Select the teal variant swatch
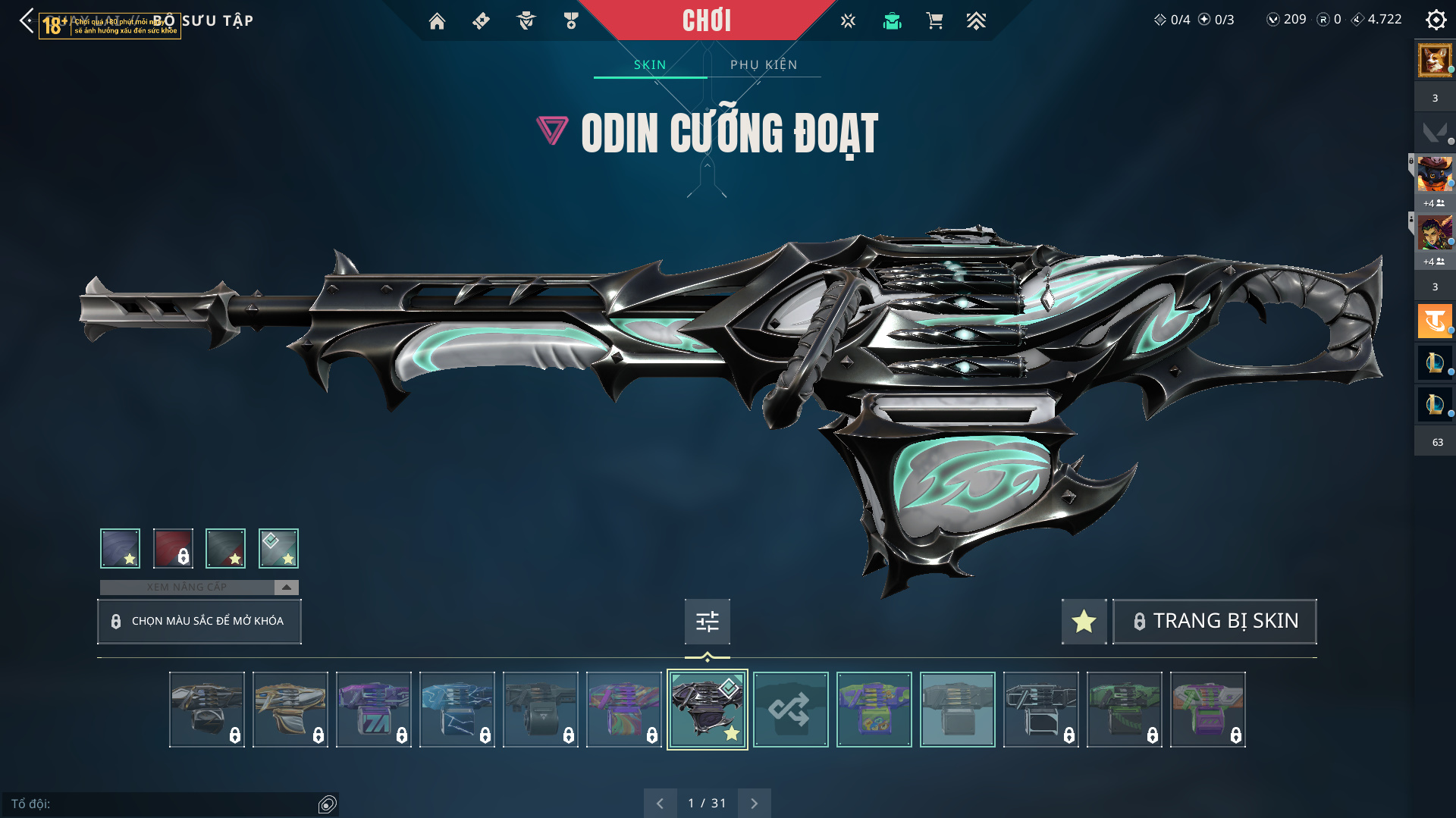 click(278, 548)
